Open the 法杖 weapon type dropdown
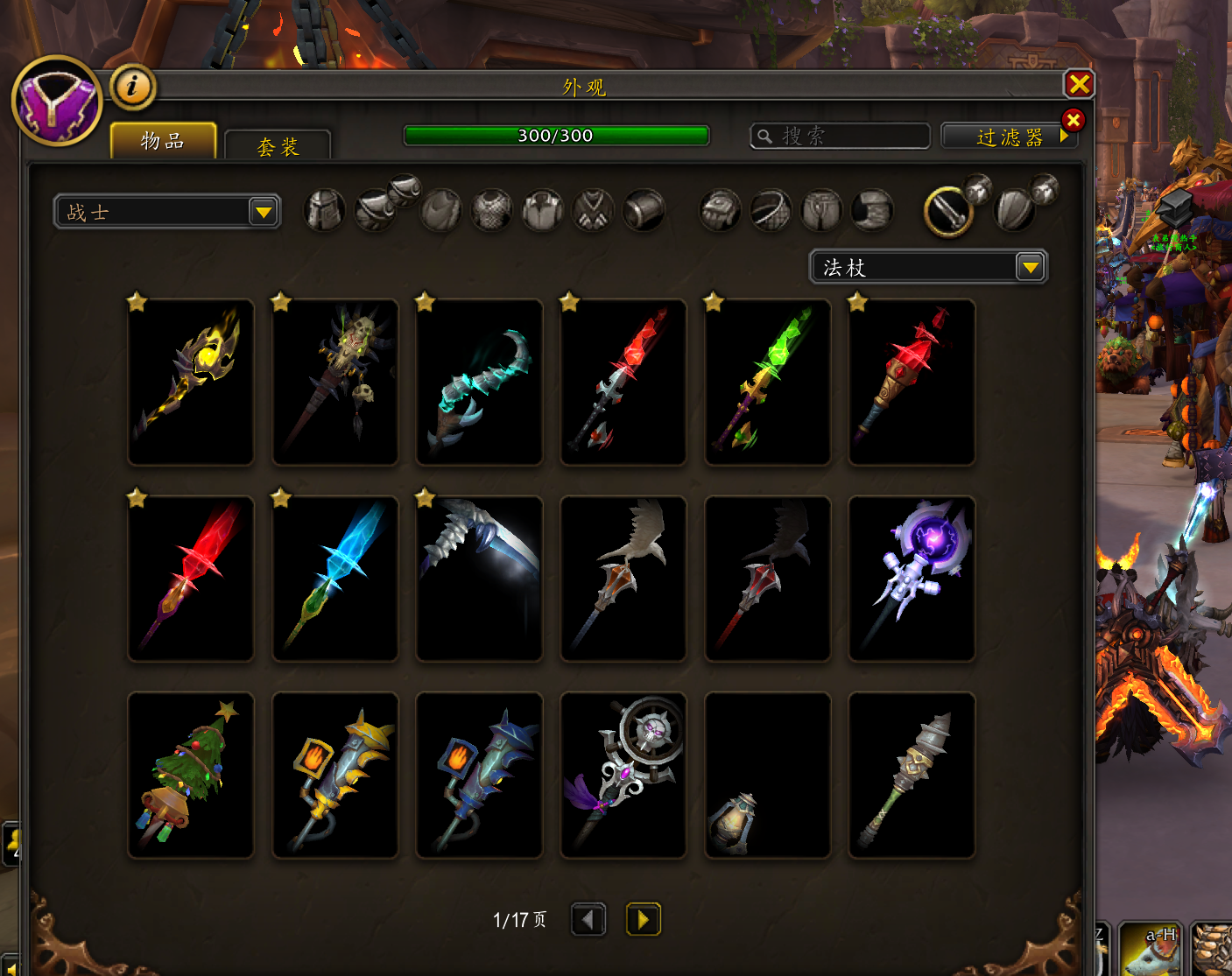This screenshot has height=976, width=1232. 928,267
